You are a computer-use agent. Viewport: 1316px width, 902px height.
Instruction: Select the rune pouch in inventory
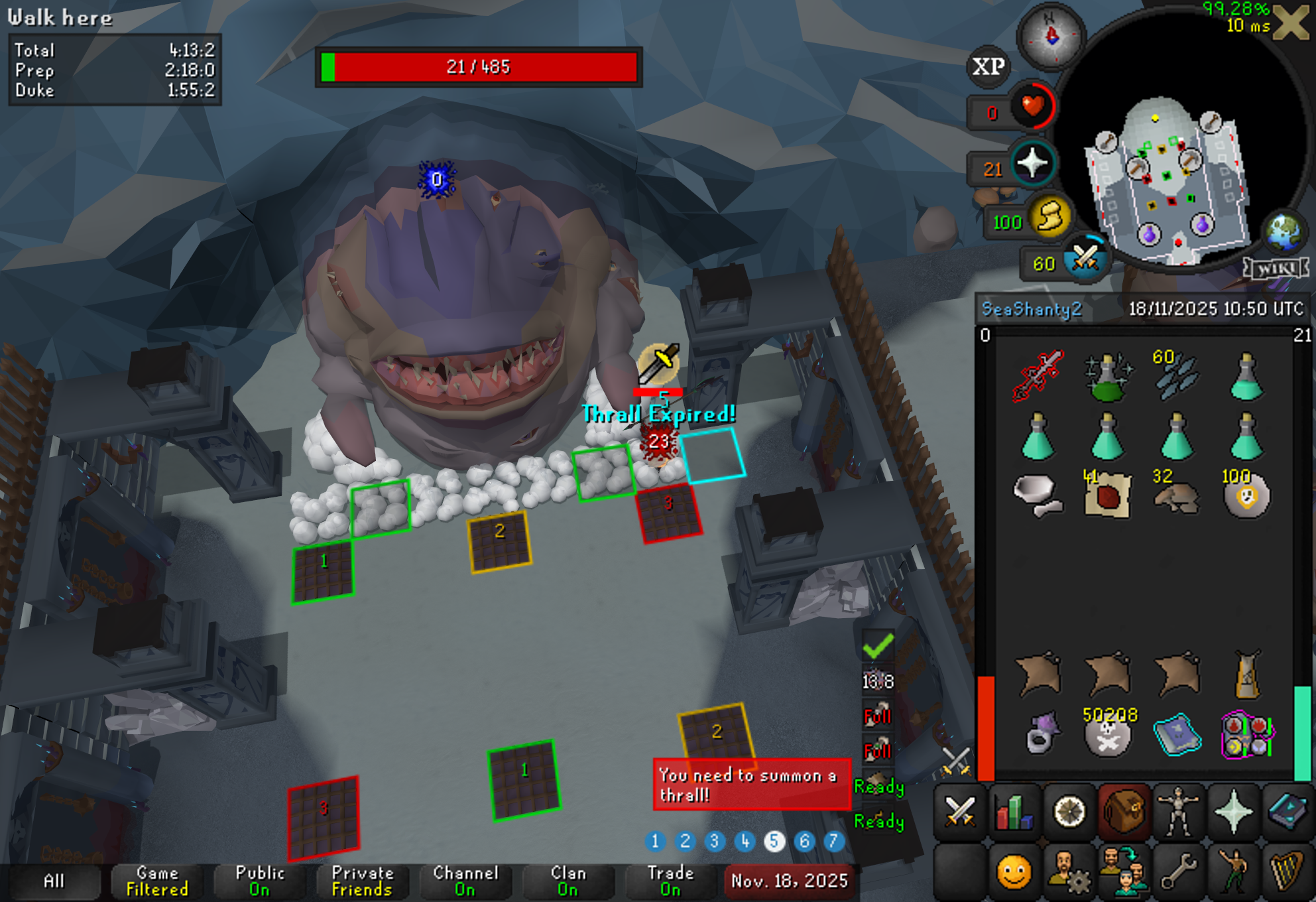1246,734
